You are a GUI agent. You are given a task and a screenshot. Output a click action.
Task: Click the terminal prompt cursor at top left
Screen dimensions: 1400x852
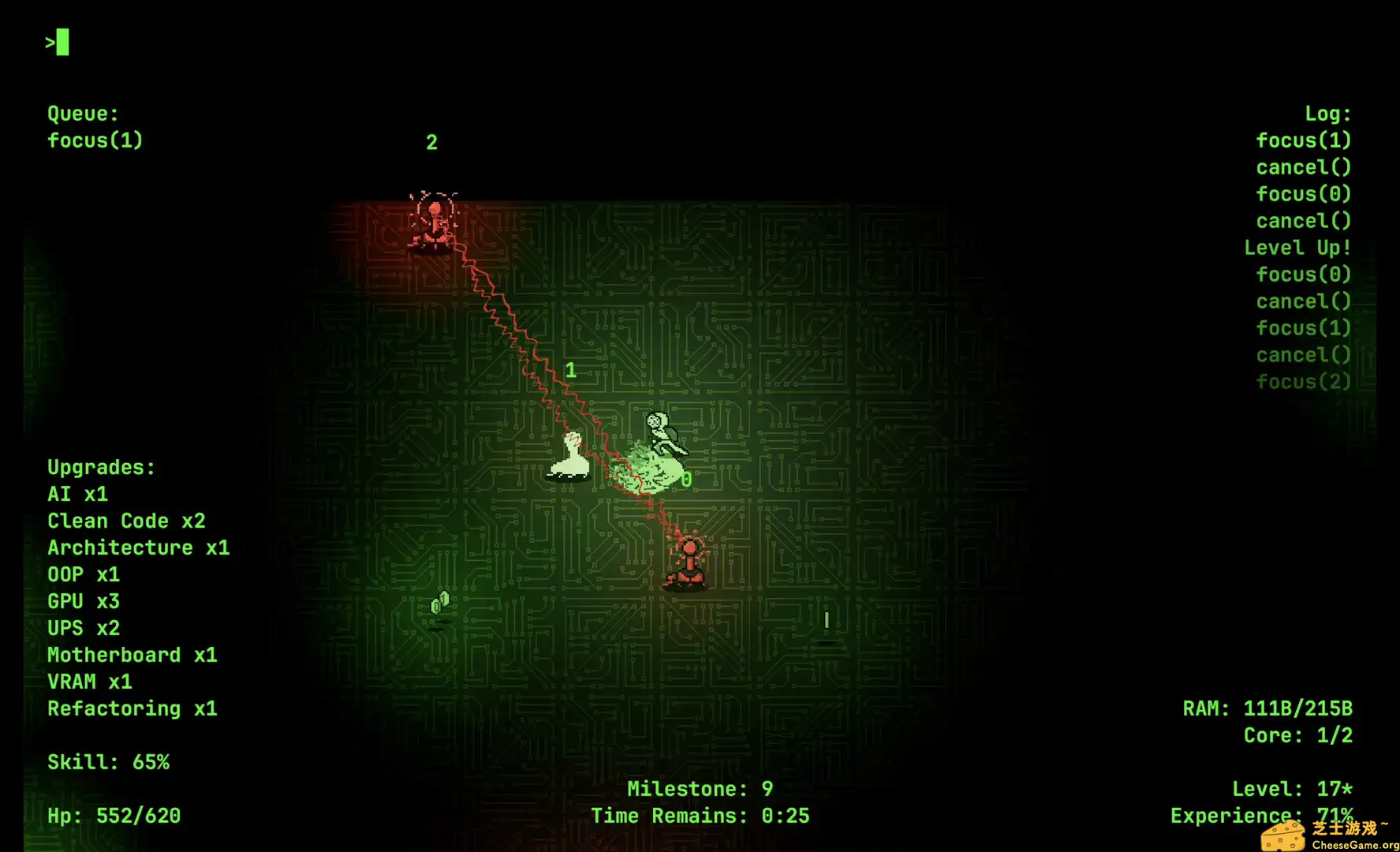[57, 43]
